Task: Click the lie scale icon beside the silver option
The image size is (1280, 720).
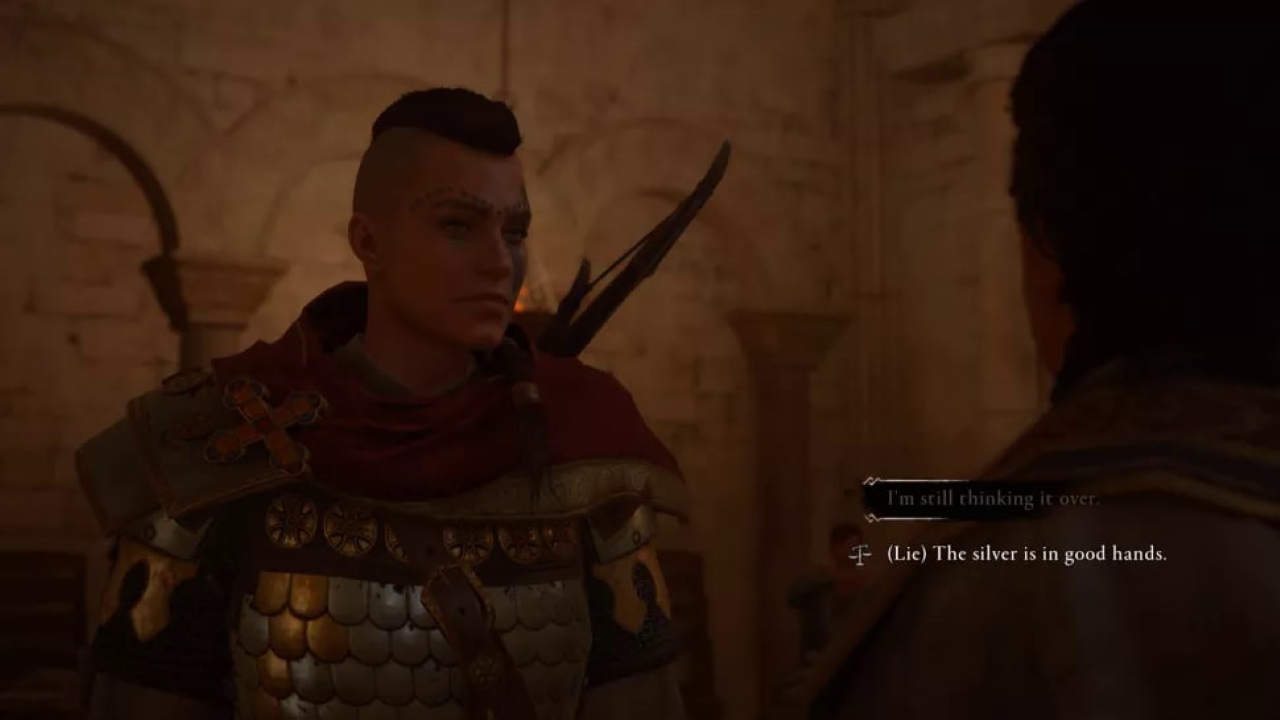Action: pyautogui.click(x=862, y=553)
